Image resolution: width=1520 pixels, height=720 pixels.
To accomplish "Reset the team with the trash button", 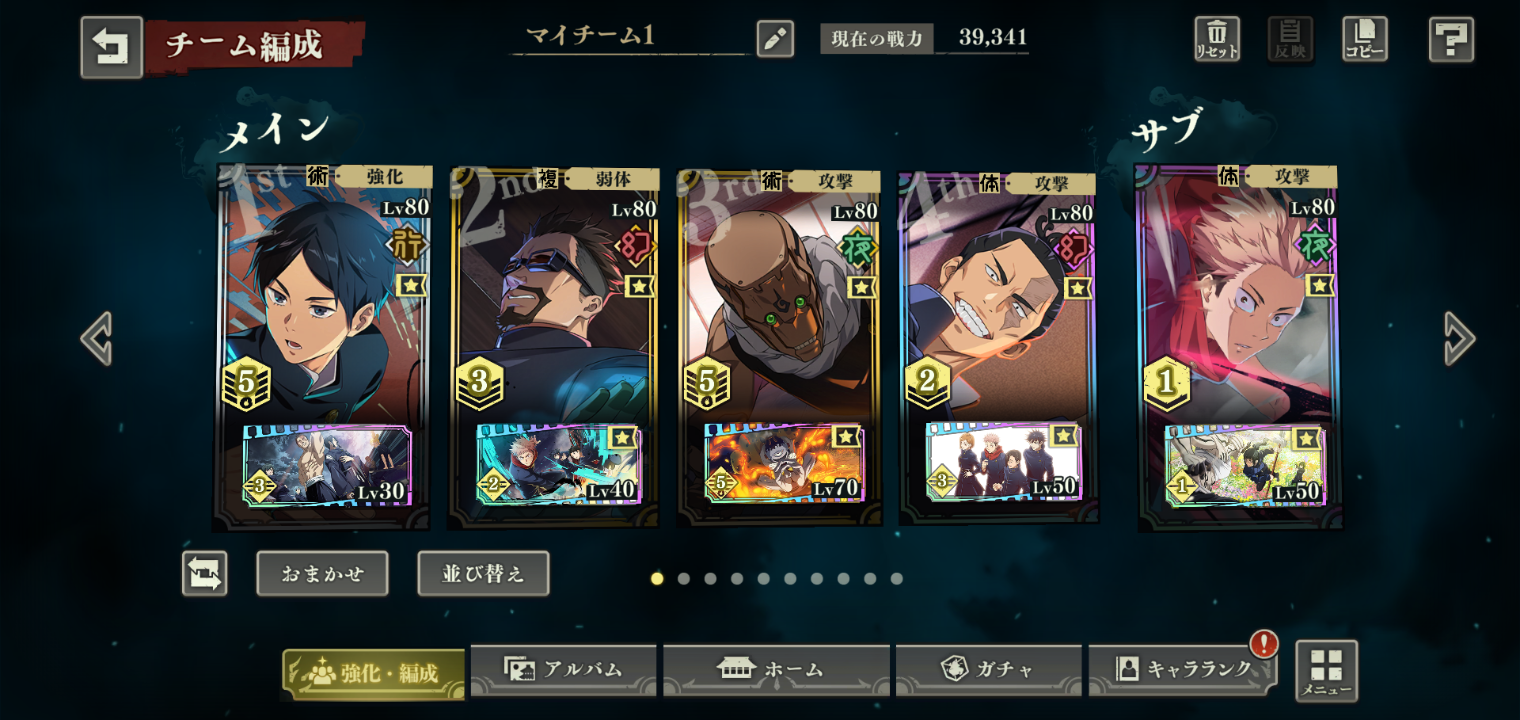I will [1217, 39].
